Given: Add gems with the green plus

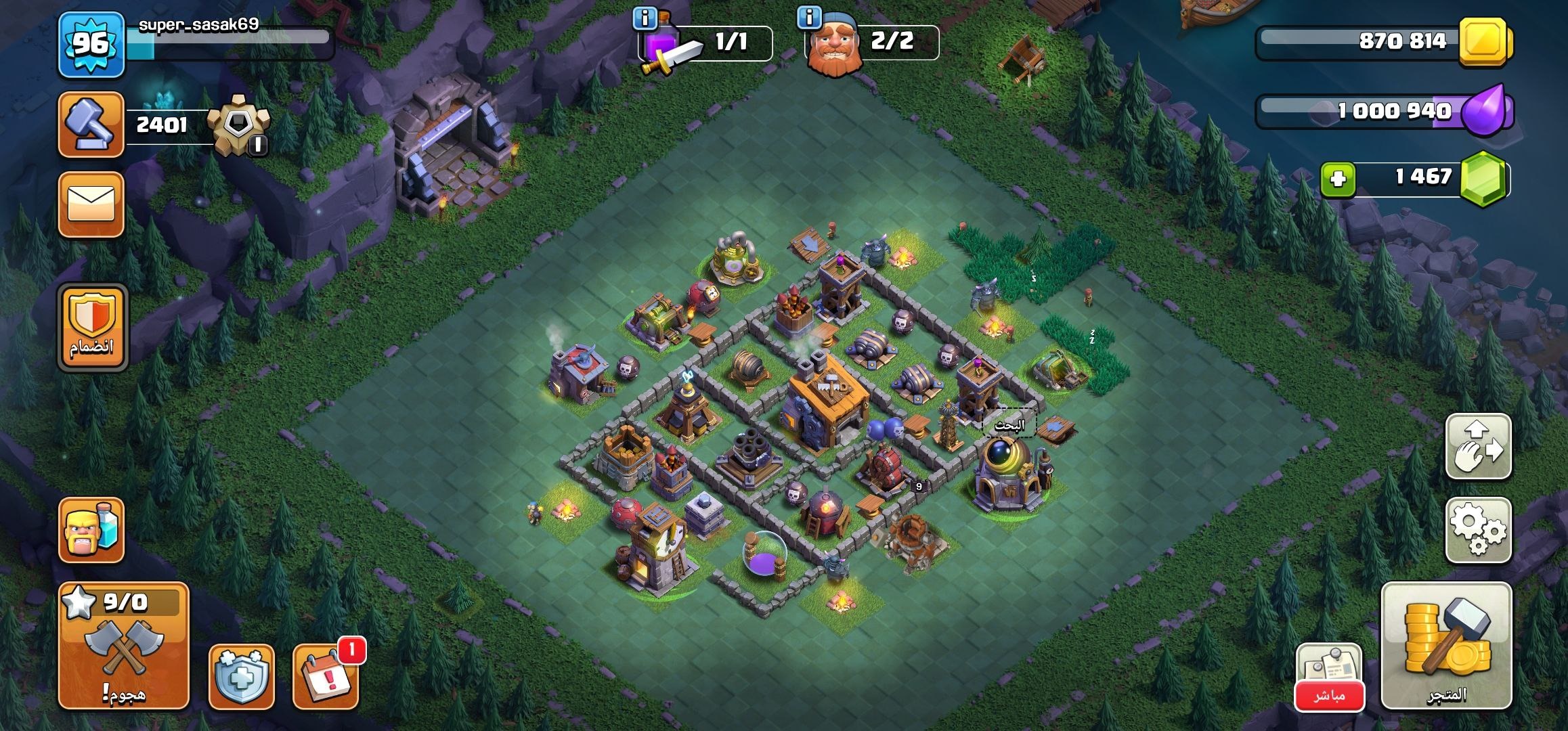Looking at the screenshot, I should pyautogui.click(x=1338, y=179).
